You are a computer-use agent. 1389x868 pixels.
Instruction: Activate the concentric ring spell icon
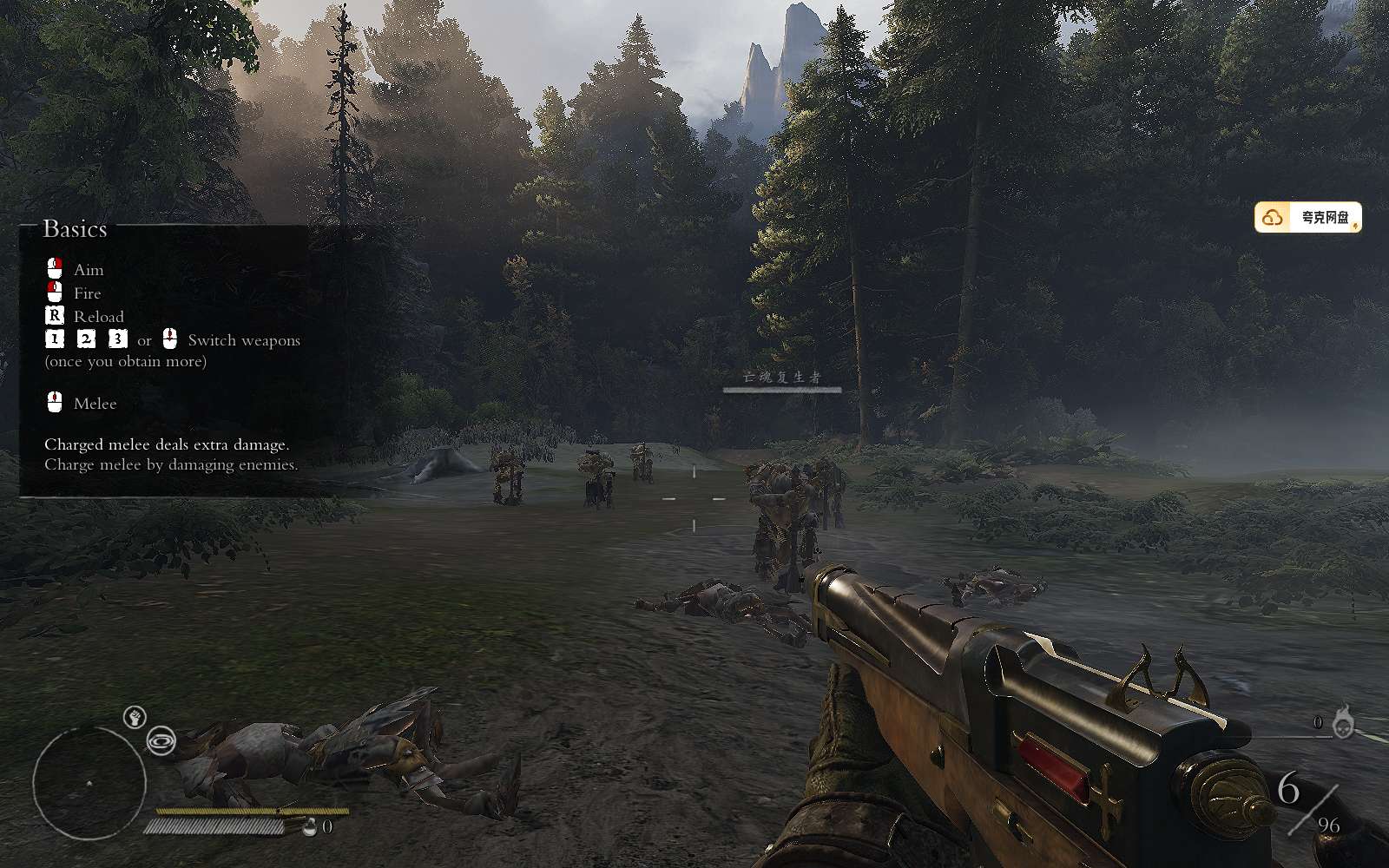click(161, 741)
